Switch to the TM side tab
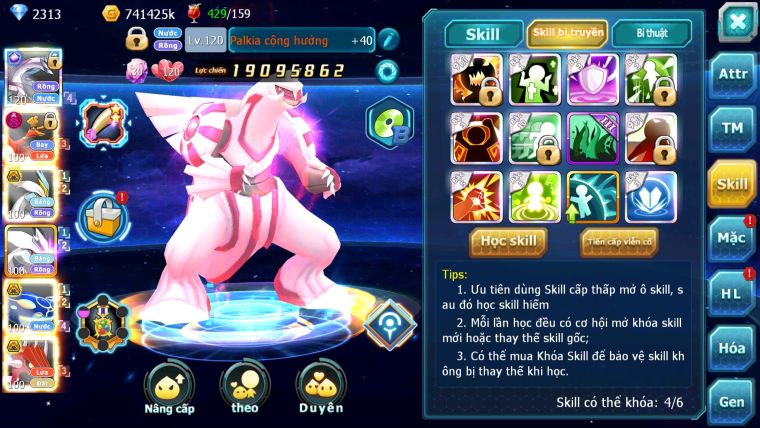Image resolution: width=760 pixels, height=428 pixels. (731, 129)
